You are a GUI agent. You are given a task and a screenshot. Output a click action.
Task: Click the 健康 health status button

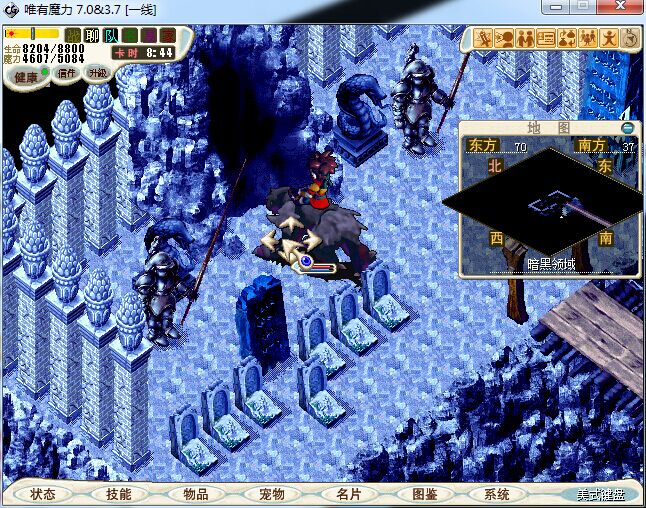(26, 76)
